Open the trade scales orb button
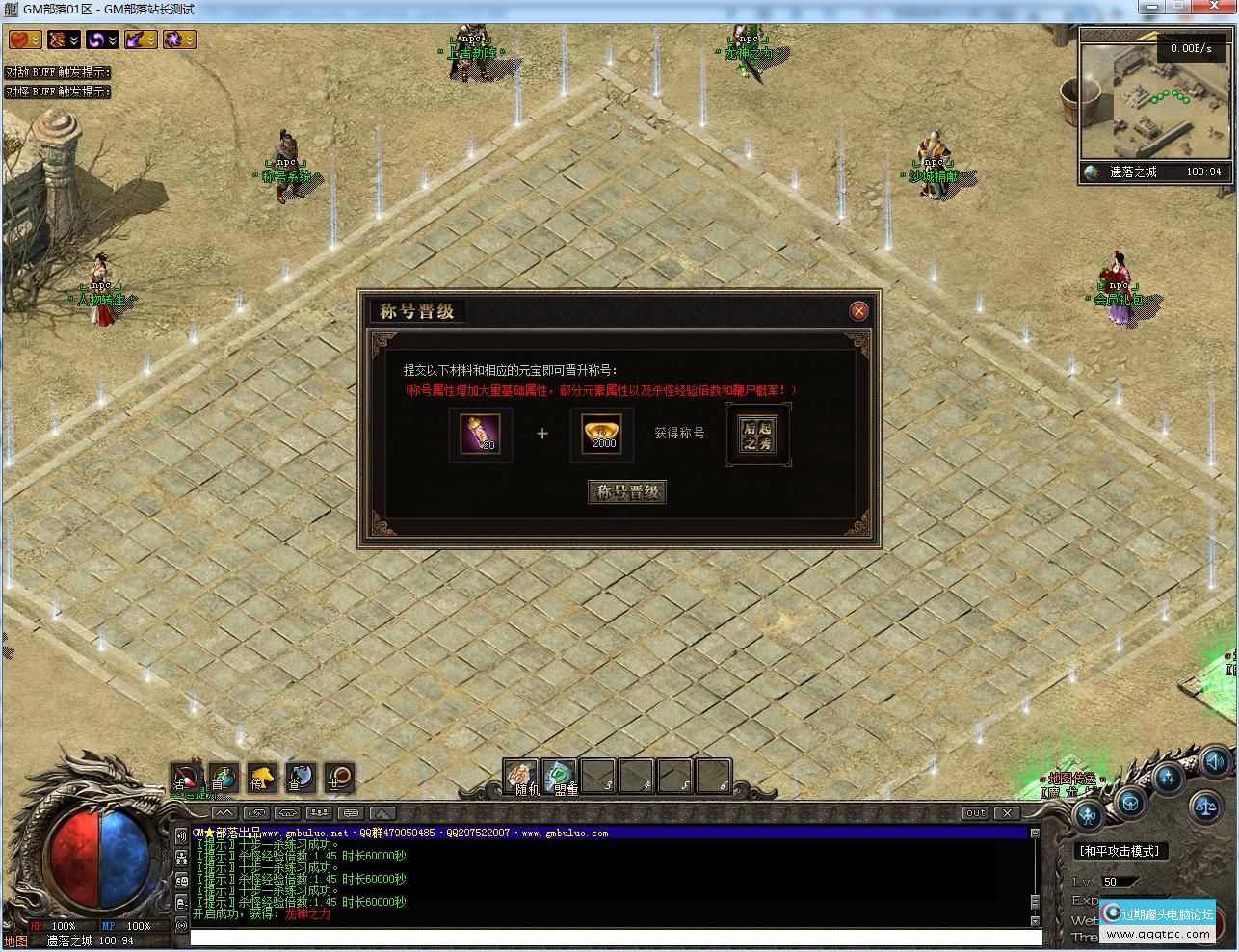 coord(1205,807)
